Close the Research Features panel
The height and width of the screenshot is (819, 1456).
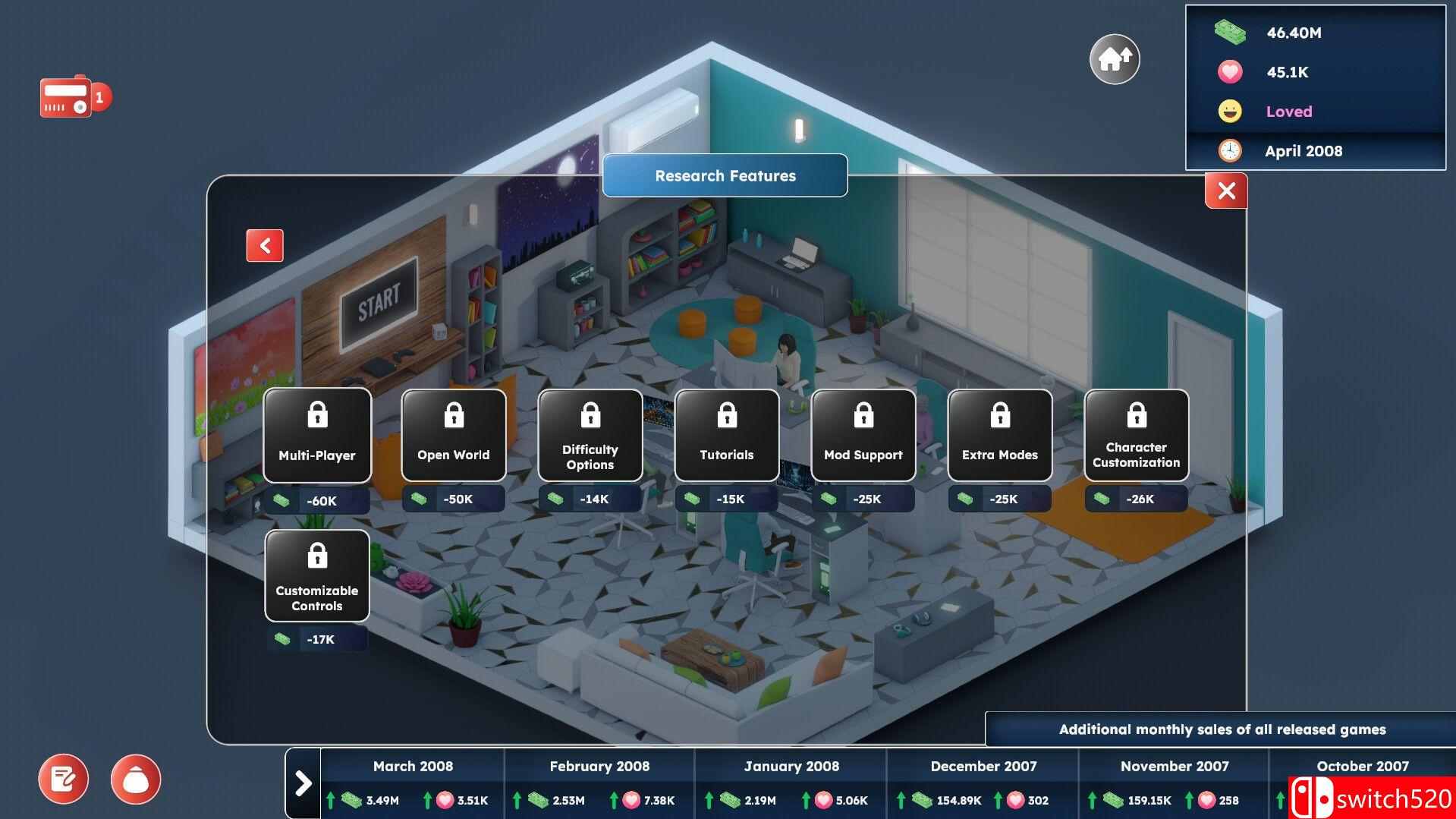point(1226,191)
